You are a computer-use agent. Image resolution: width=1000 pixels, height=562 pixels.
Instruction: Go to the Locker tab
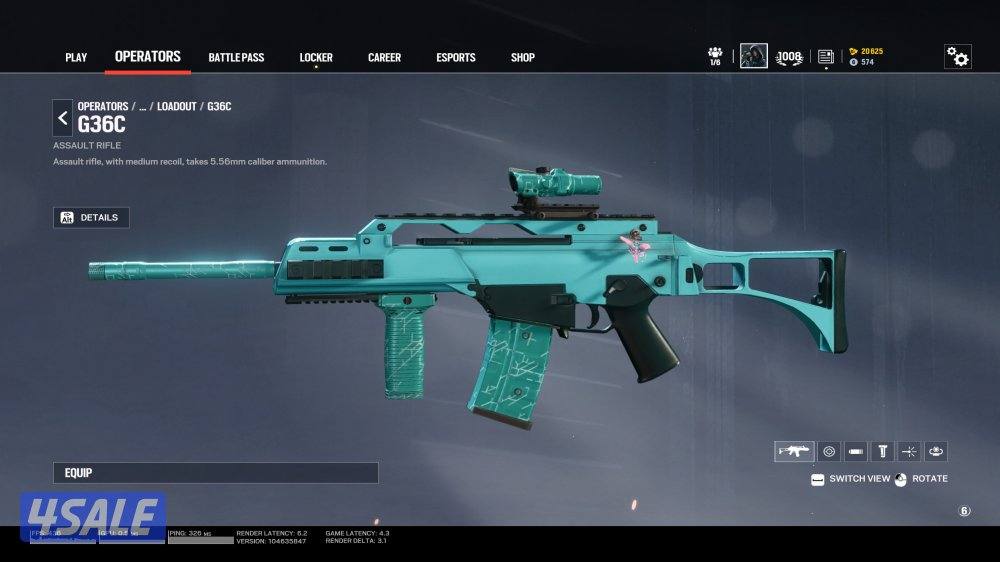[316, 58]
